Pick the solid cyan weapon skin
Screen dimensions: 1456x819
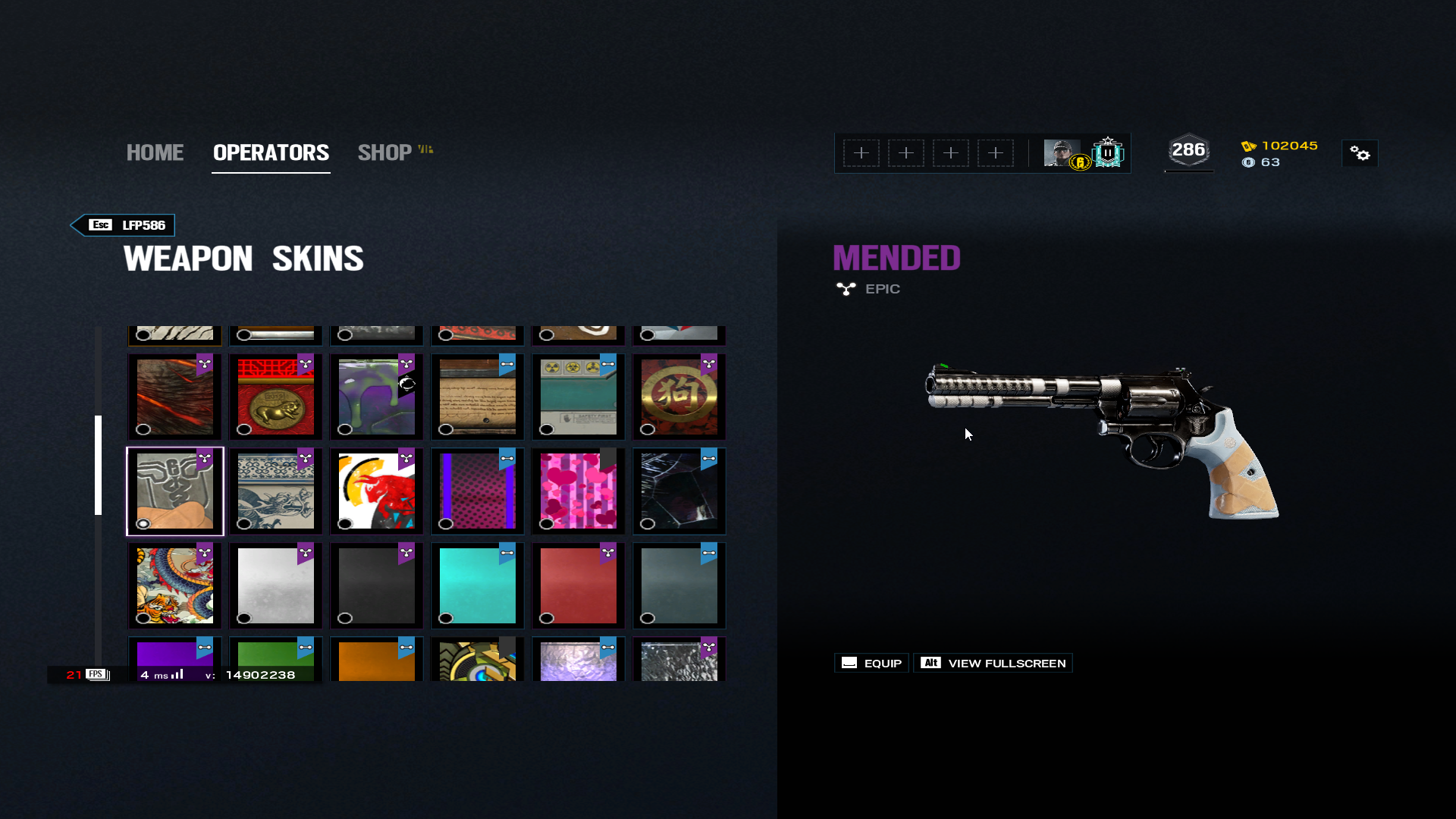(x=478, y=585)
